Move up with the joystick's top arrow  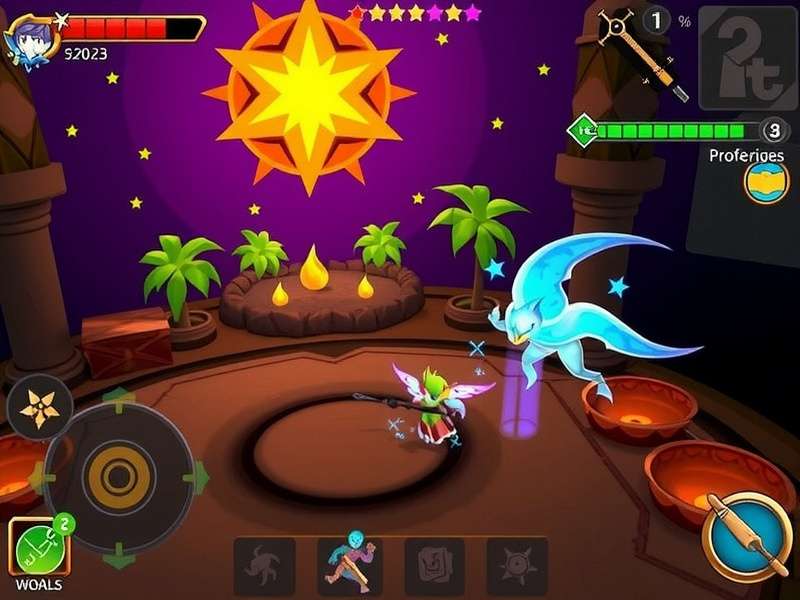tap(119, 397)
